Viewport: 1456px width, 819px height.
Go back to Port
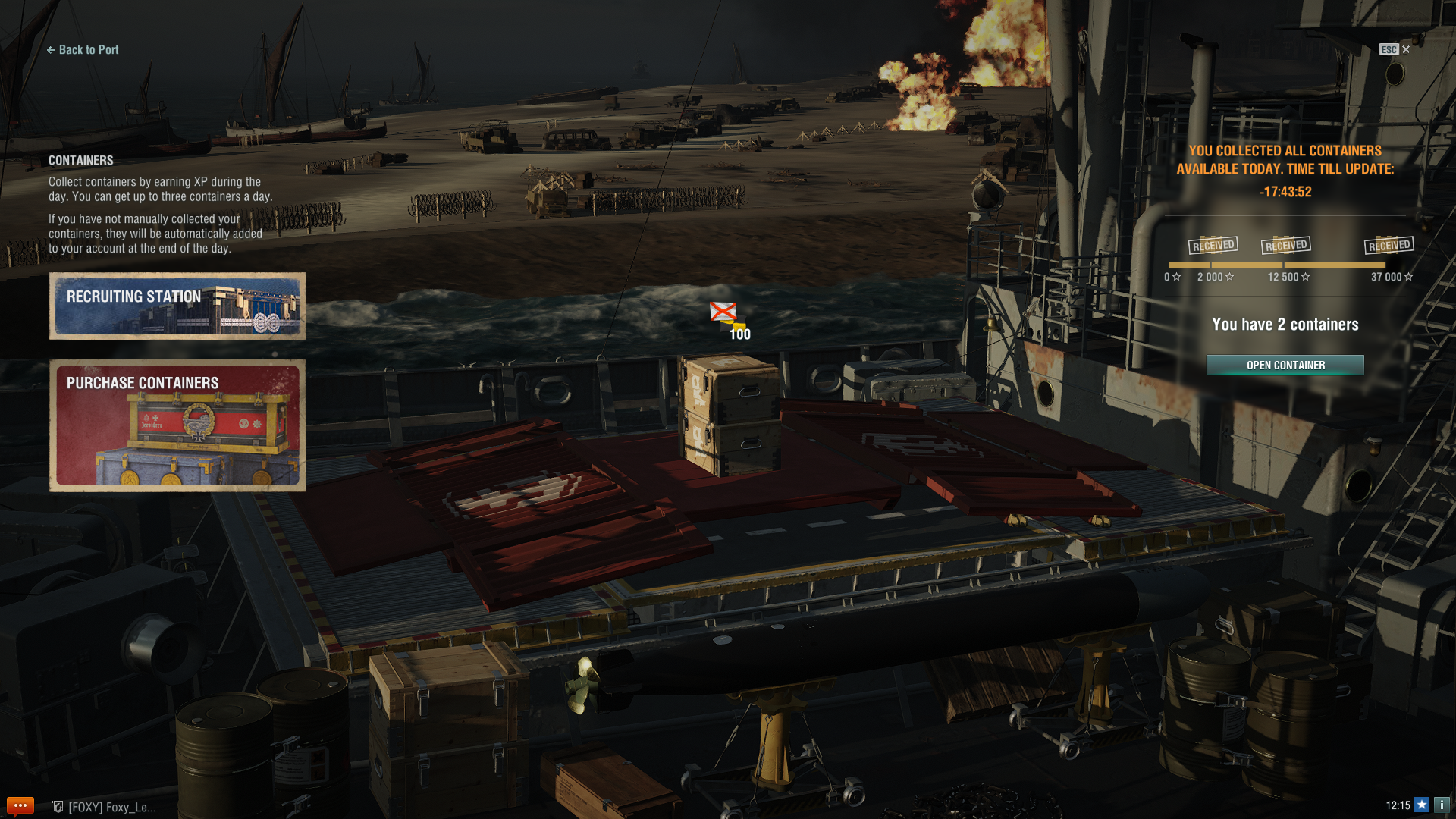click(x=83, y=50)
